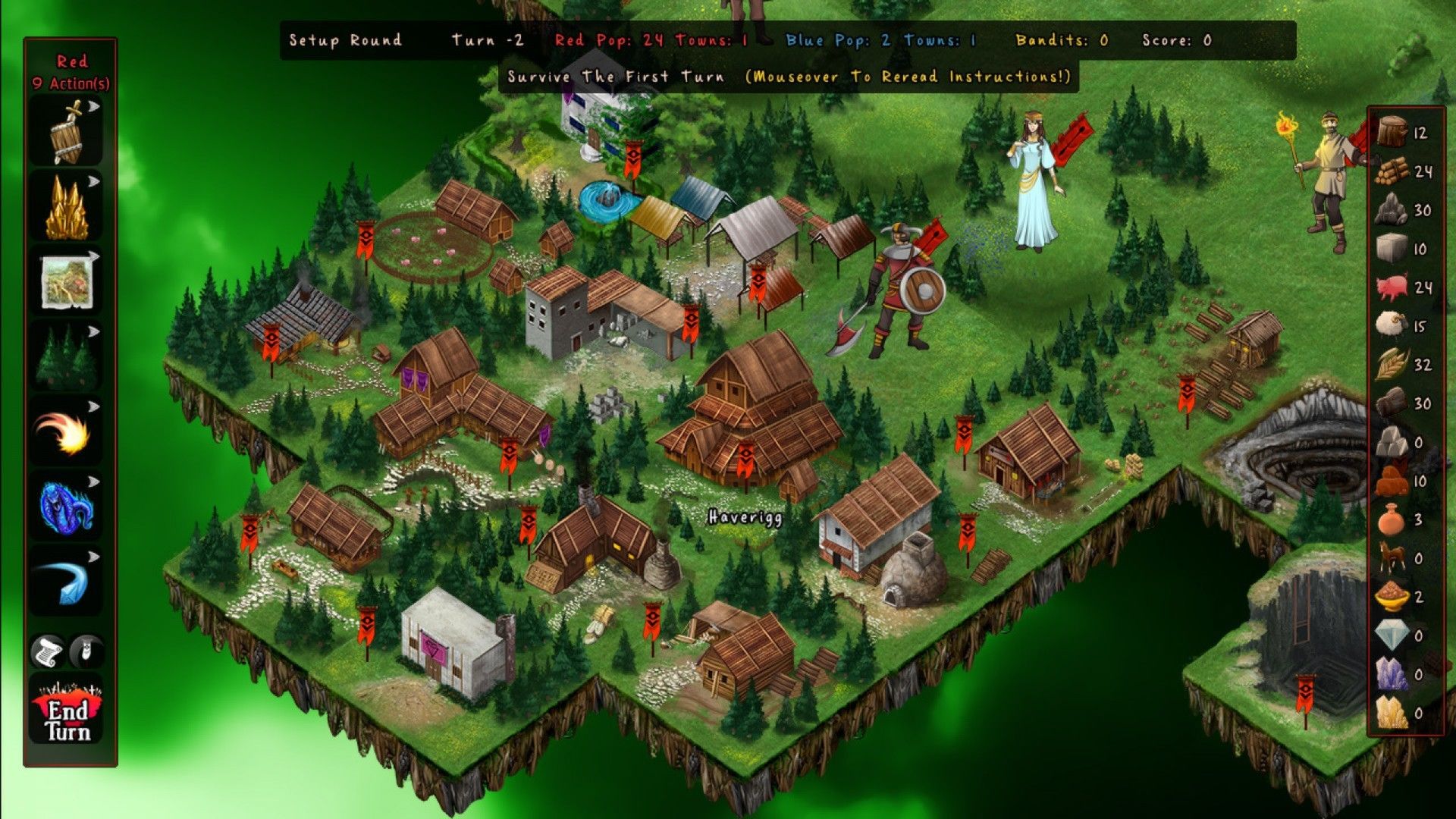Image resolution: width=1456 pixels, height=819 pixels.
Task: Open the small paper scroll button
Action: 48,651
